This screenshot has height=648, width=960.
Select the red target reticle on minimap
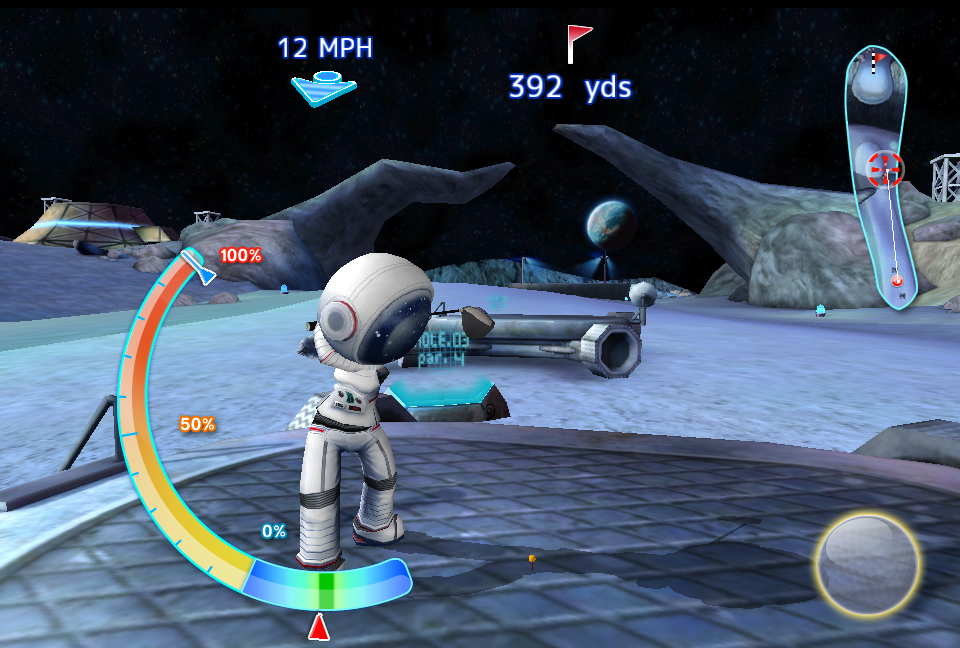point(885,169)
